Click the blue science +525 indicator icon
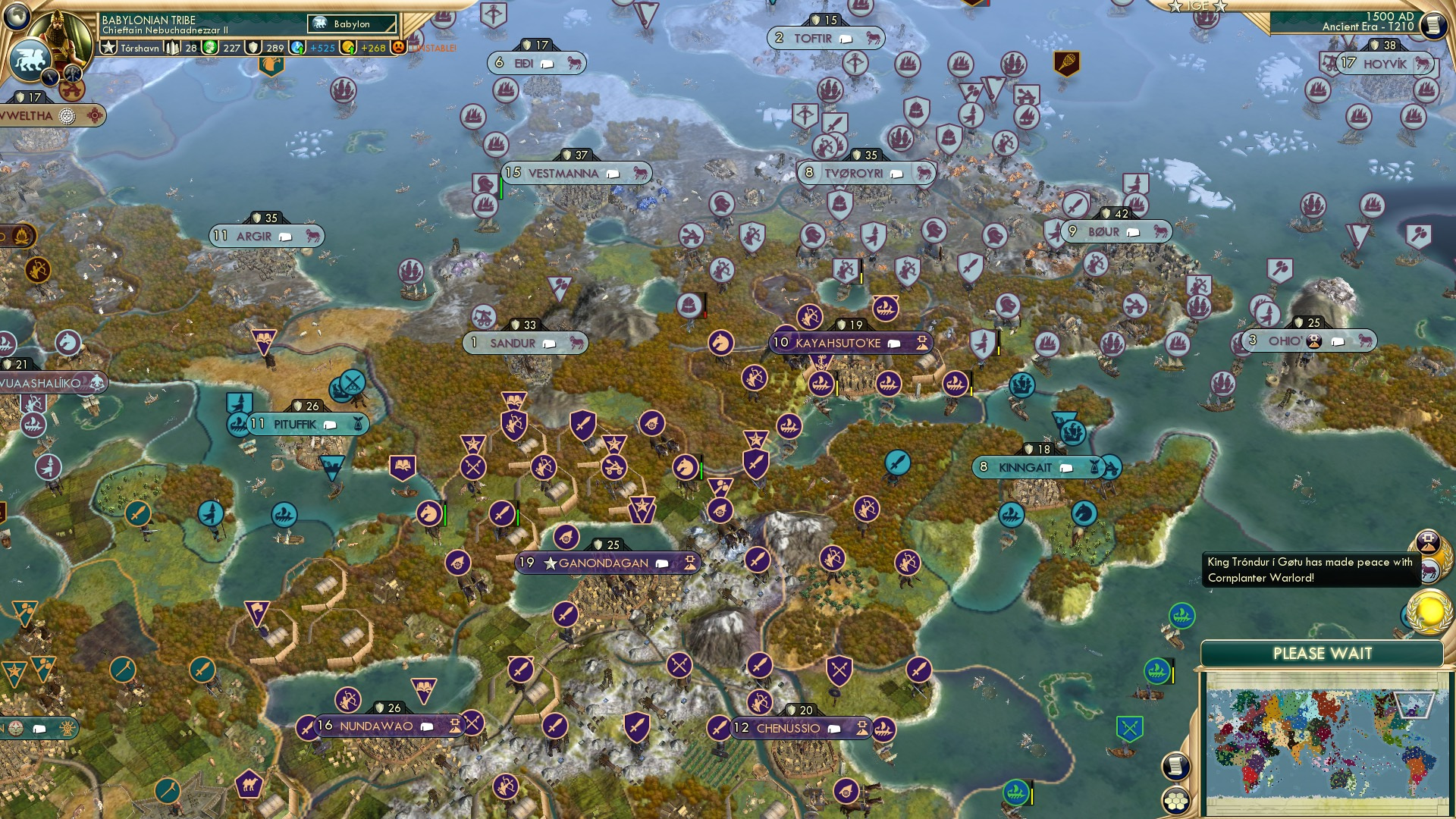The height and width of the screenshot is (819, 1456). coord(297,49)
